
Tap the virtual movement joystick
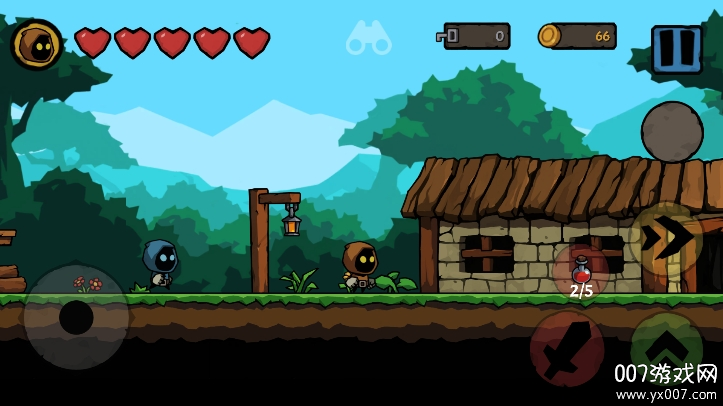[x=76, y=317]
